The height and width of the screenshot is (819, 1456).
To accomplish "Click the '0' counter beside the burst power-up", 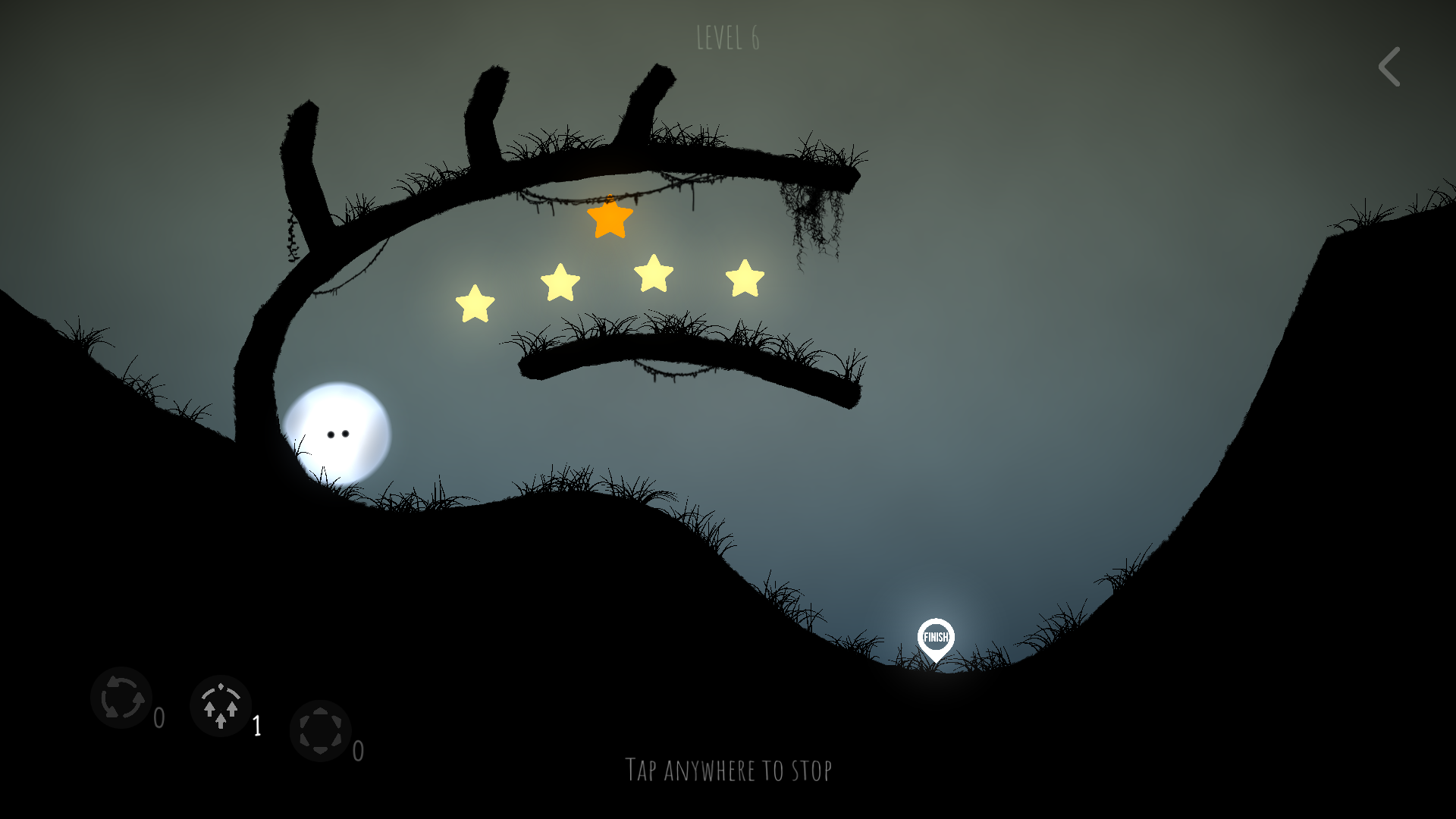I will click(x=356, y=753).
